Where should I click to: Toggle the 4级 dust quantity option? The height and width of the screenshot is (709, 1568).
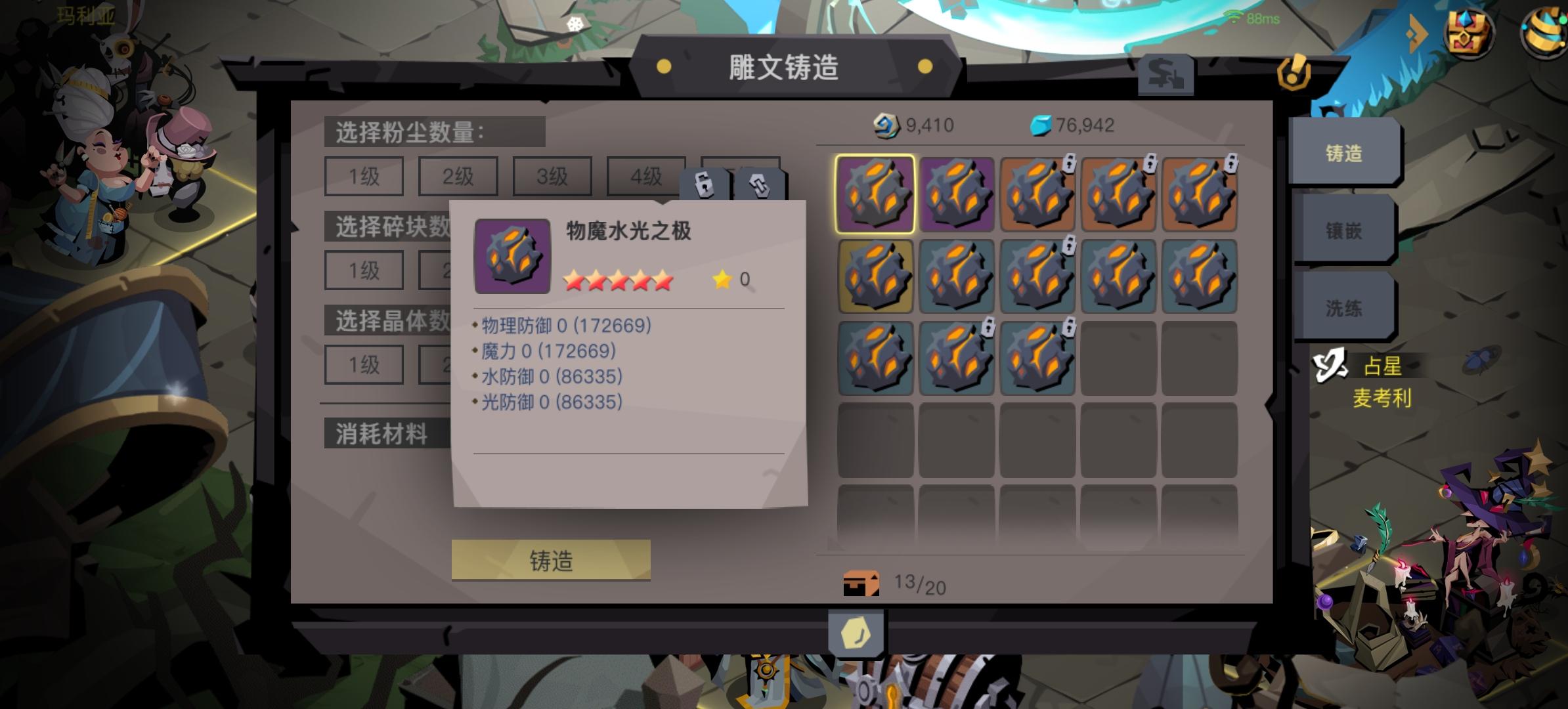[645, 176]
